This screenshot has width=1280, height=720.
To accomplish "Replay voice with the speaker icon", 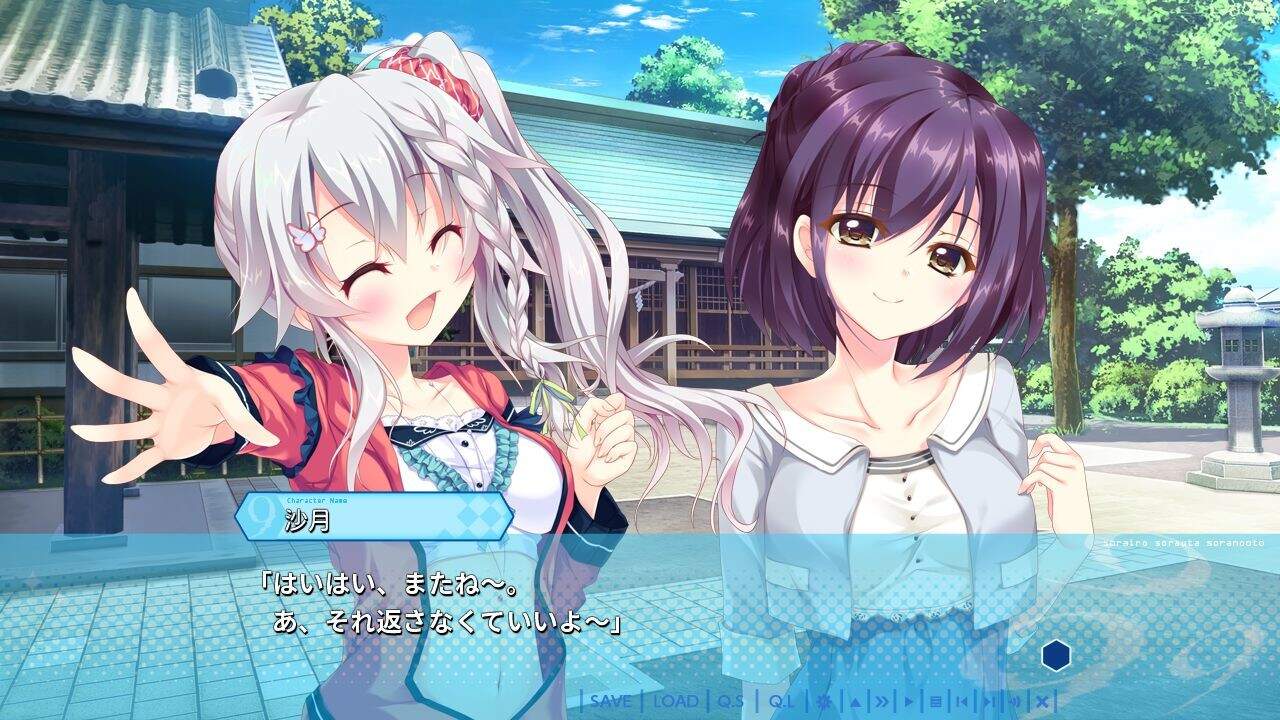I will [x=1014, y=701].
